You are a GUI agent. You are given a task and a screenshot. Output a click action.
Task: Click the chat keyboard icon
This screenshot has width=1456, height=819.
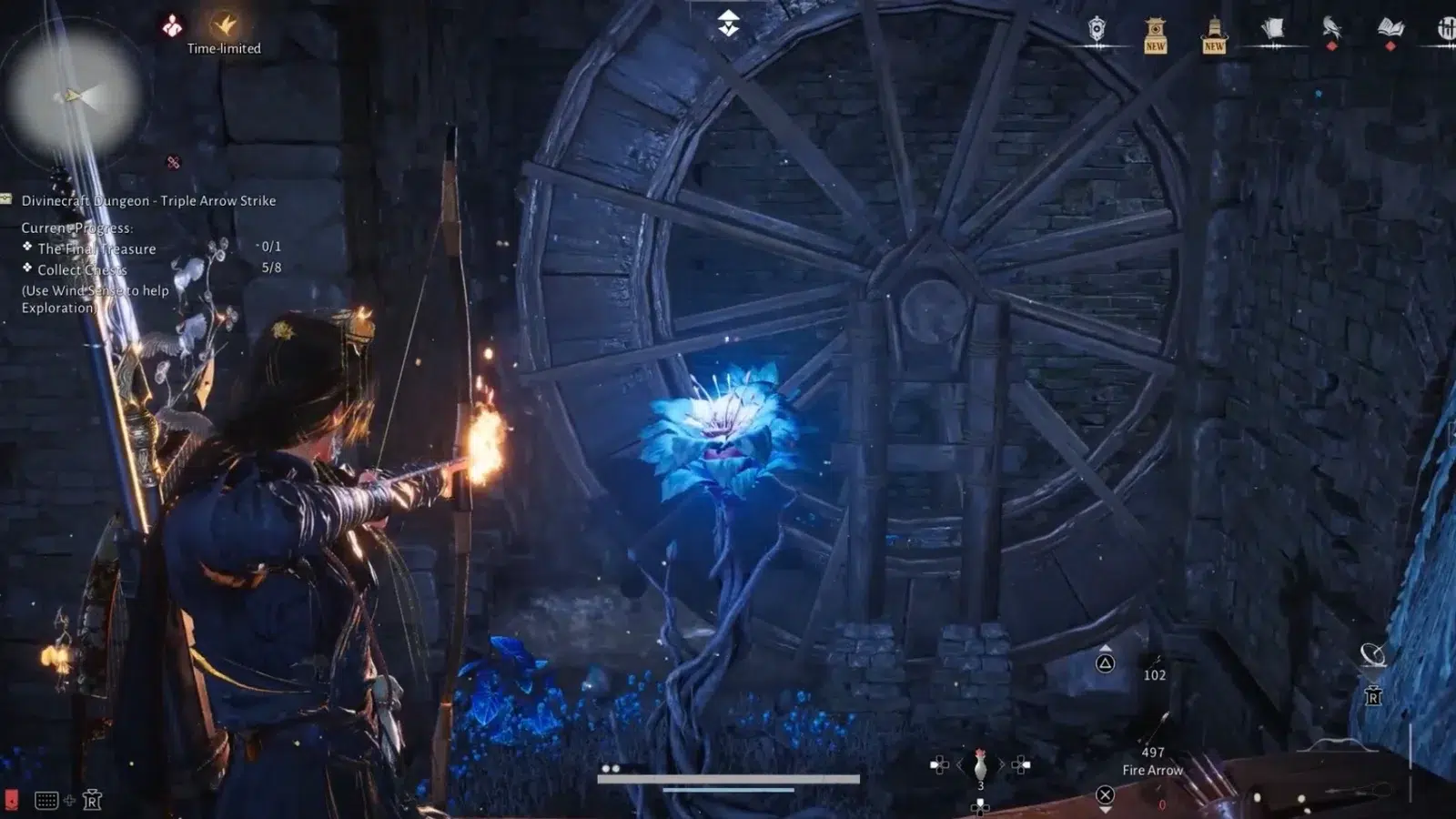[x=46, y=800]
